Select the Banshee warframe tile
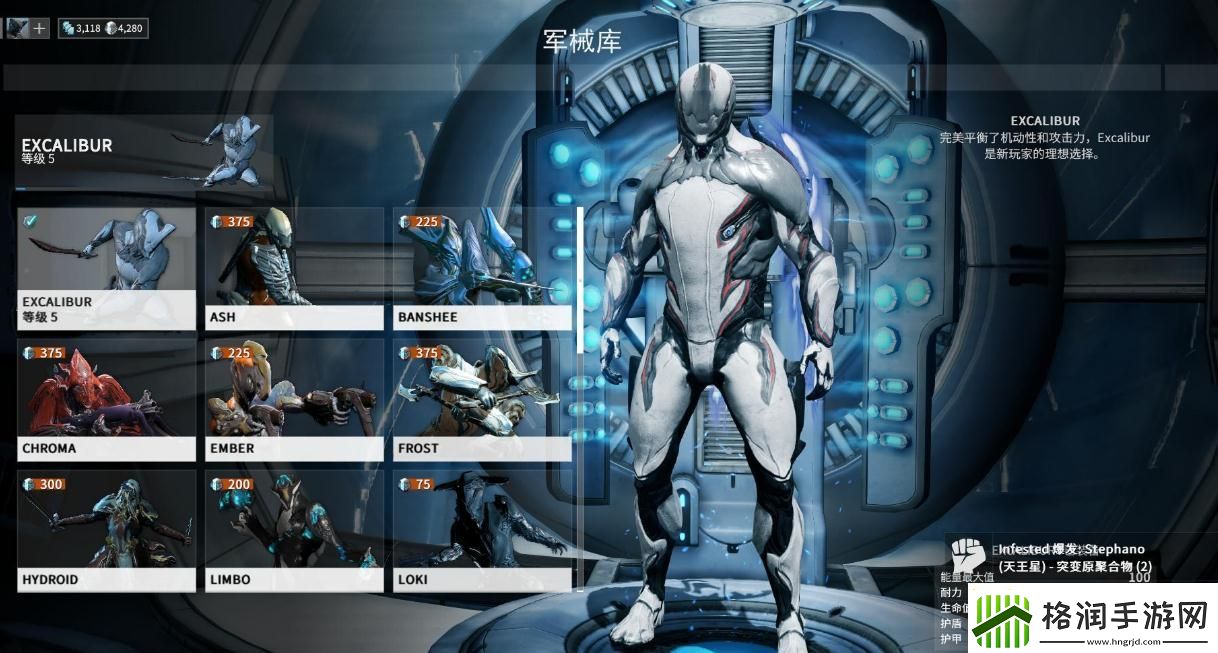Viewport: 1218px width, 653px height. (482, 268)
